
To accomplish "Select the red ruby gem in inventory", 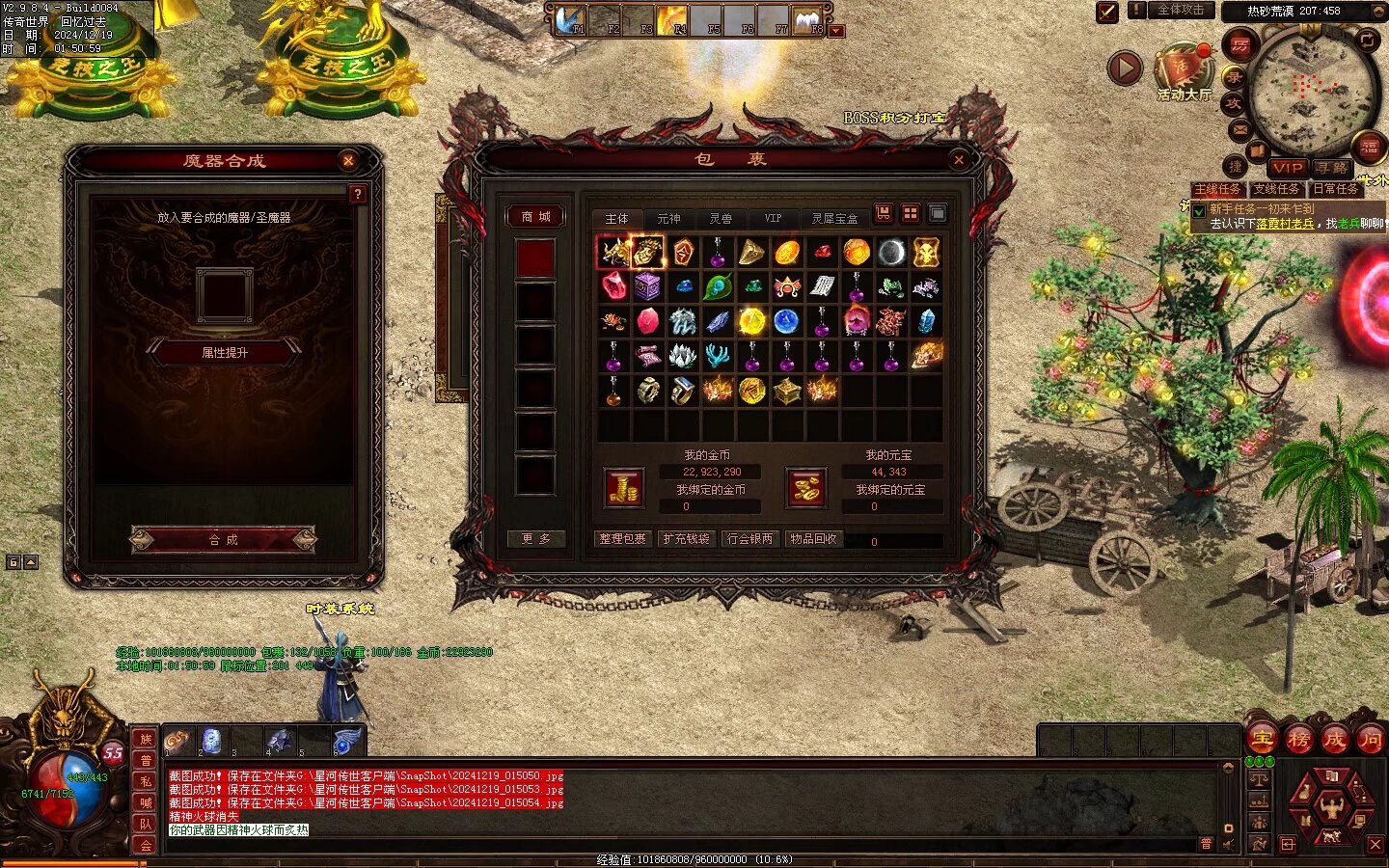I will point(614,286).
